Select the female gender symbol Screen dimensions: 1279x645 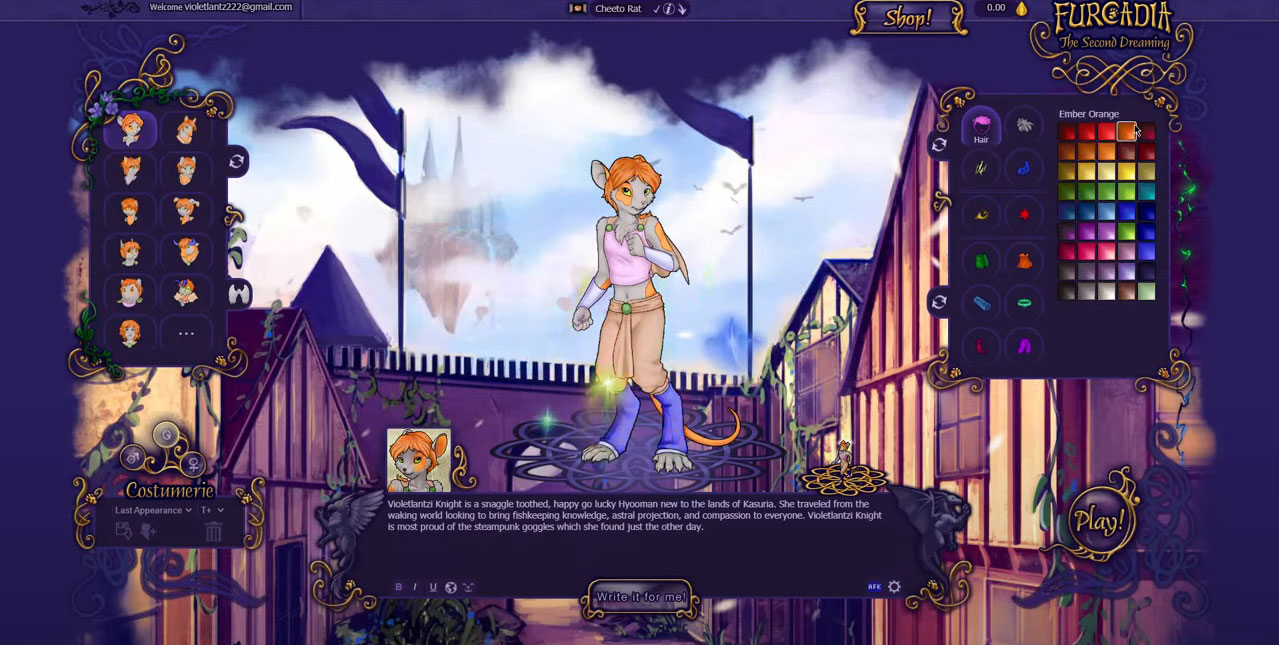(193, 464)
